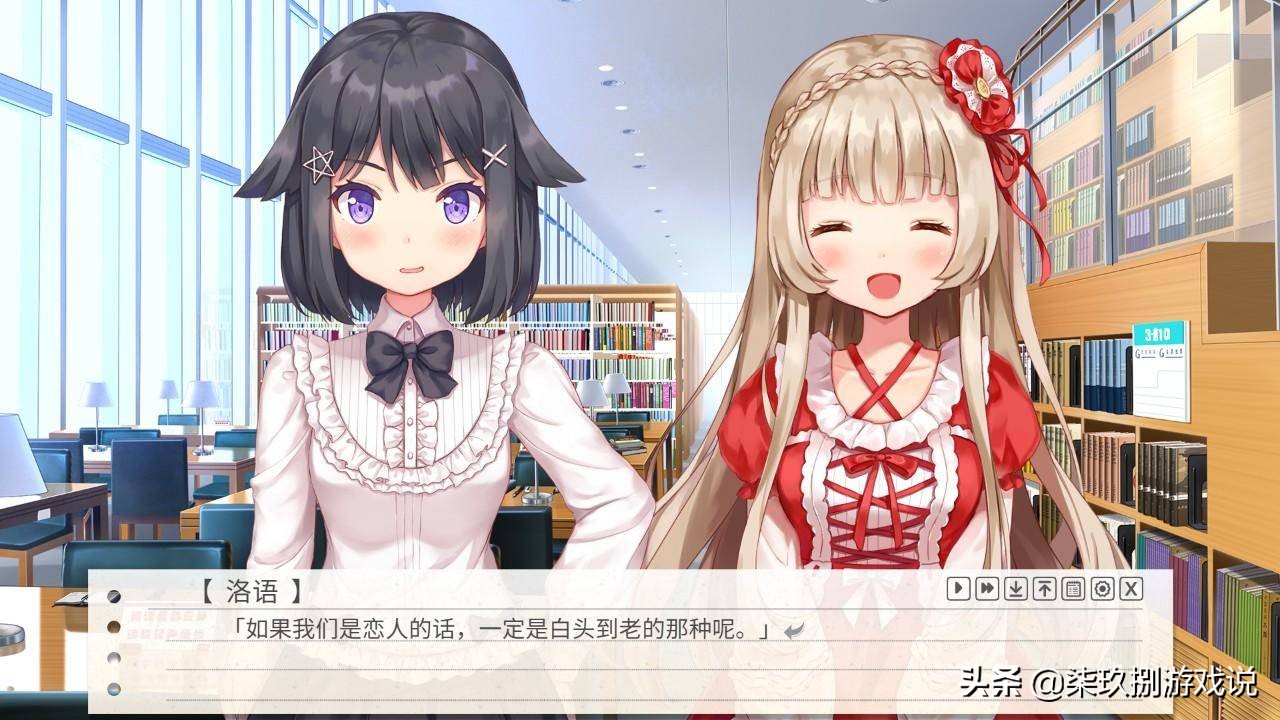Enable auto-play mode with the play icon
This screenshot has height=720, width=1280.
click(958, 589)
